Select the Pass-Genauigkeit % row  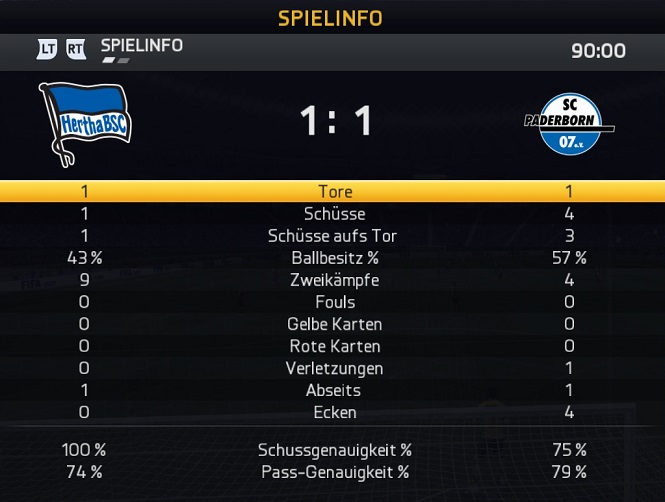click(334, 472)
